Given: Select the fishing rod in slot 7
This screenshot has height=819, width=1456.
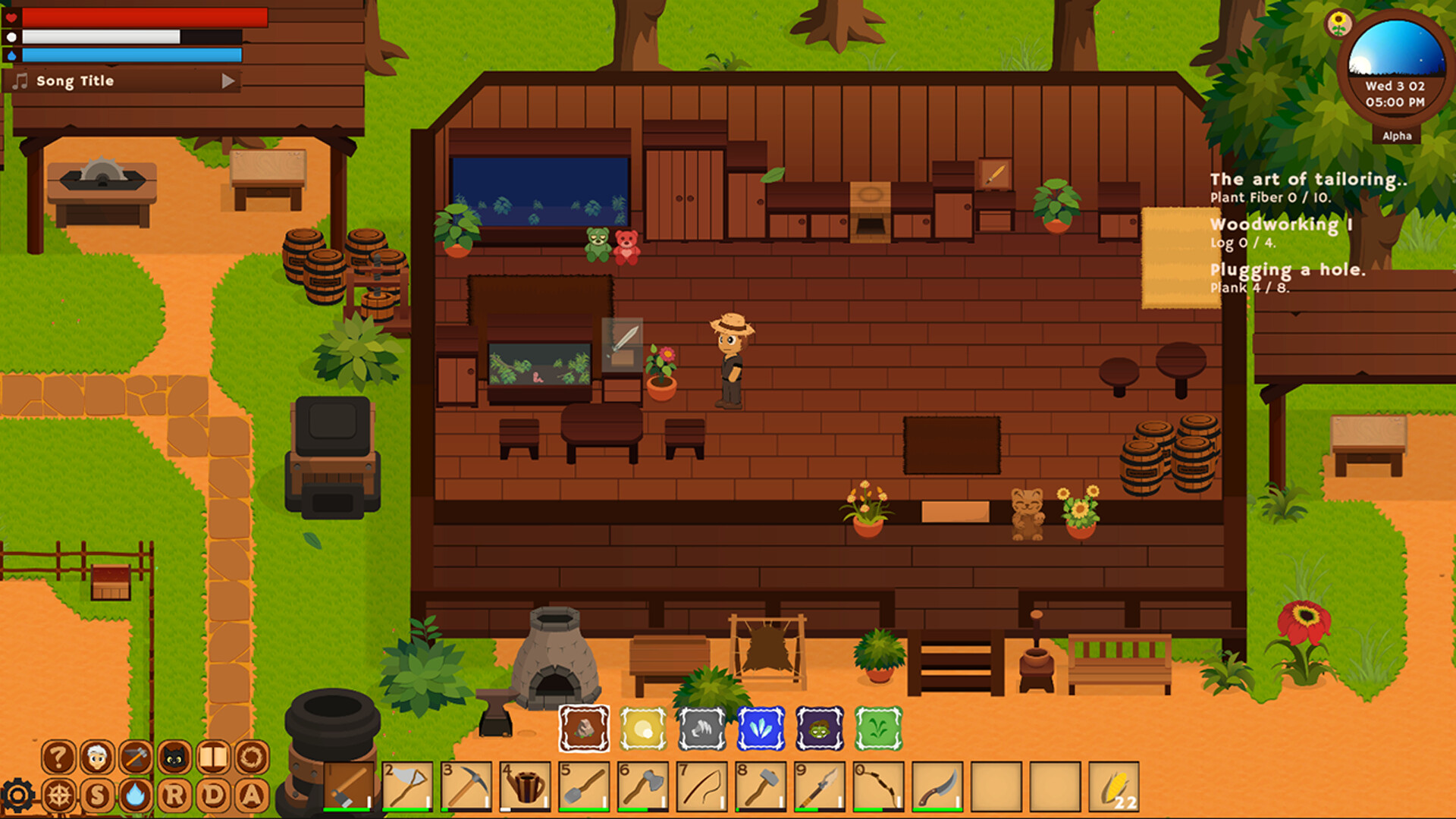Looking at the screenshot, I should (701, 786).
